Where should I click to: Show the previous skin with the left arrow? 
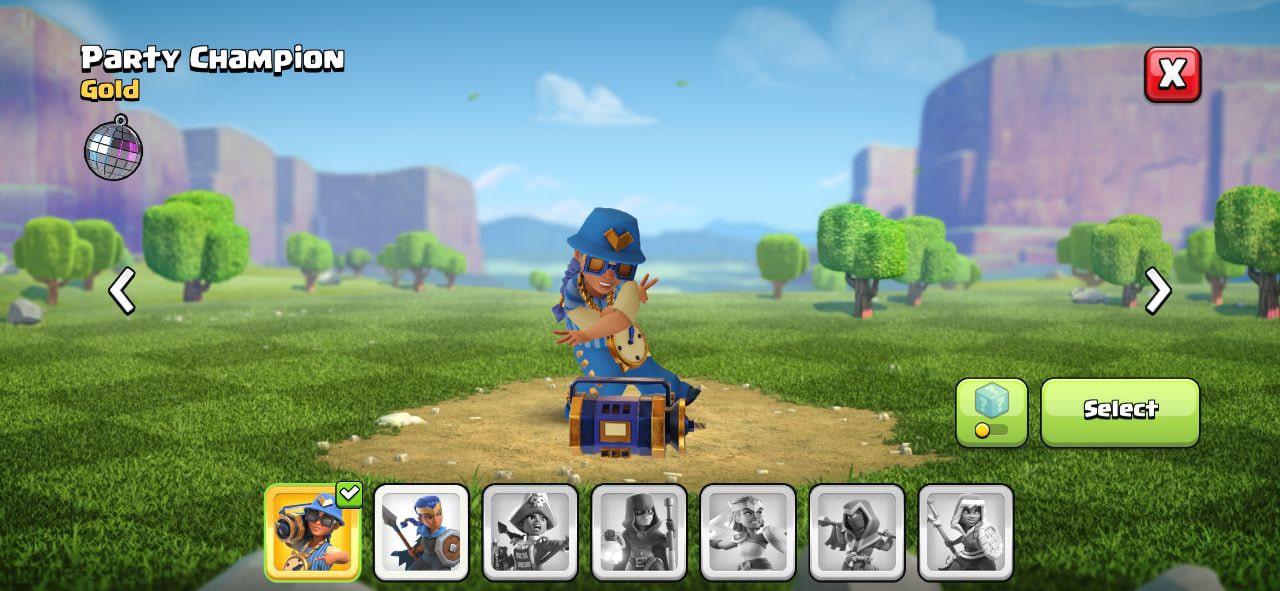pos(122,291)
